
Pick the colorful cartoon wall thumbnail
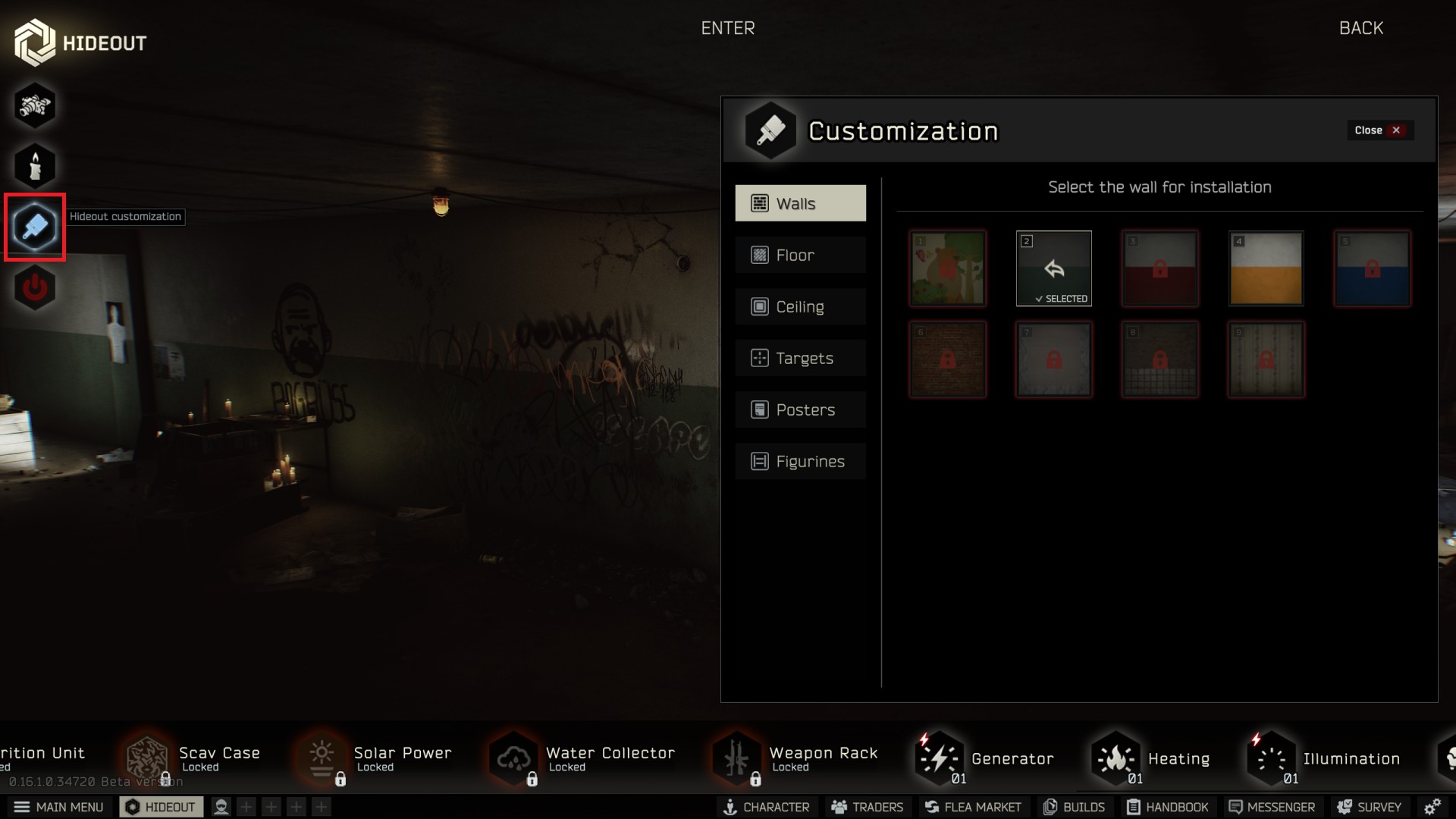(947, 268)
